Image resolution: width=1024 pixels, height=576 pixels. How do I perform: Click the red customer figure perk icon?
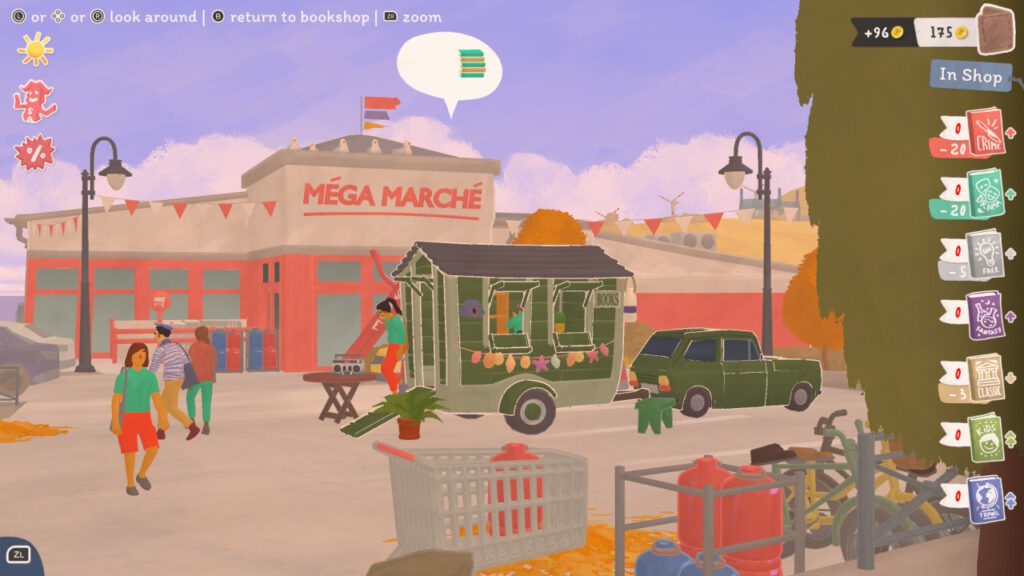tap(34, 101)
